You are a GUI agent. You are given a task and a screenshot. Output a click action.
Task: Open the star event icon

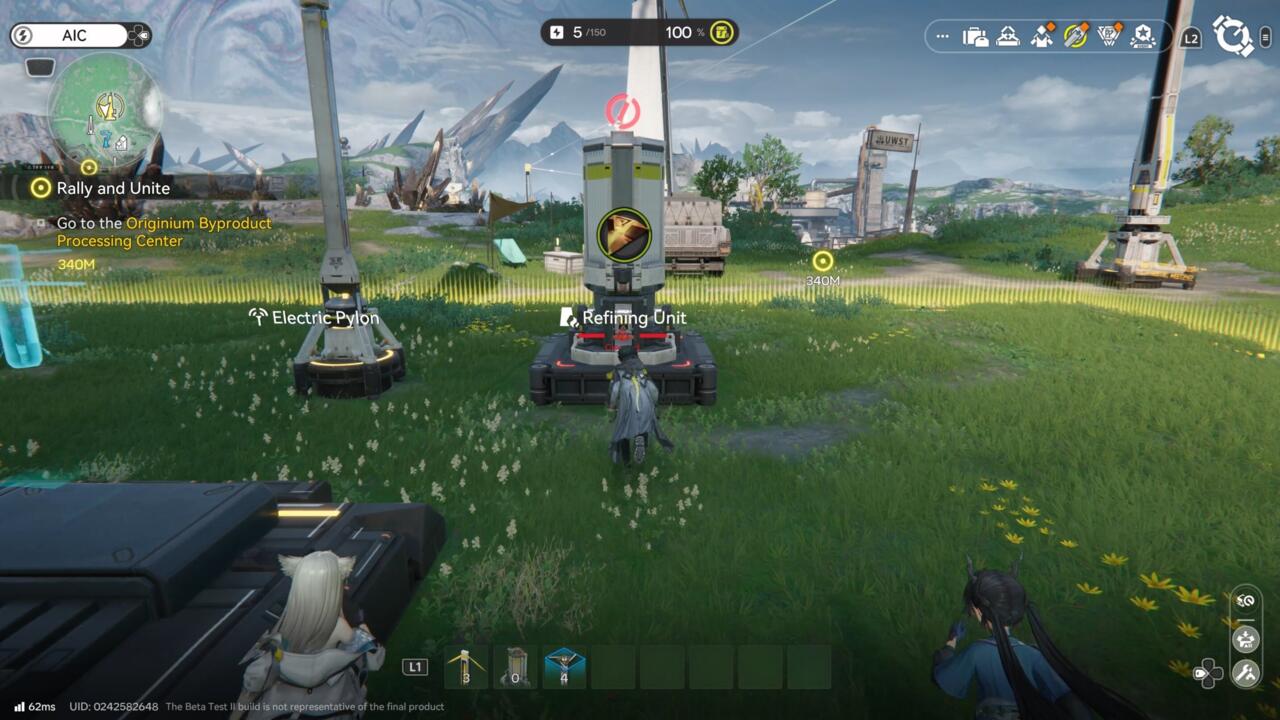(1142, 37)
